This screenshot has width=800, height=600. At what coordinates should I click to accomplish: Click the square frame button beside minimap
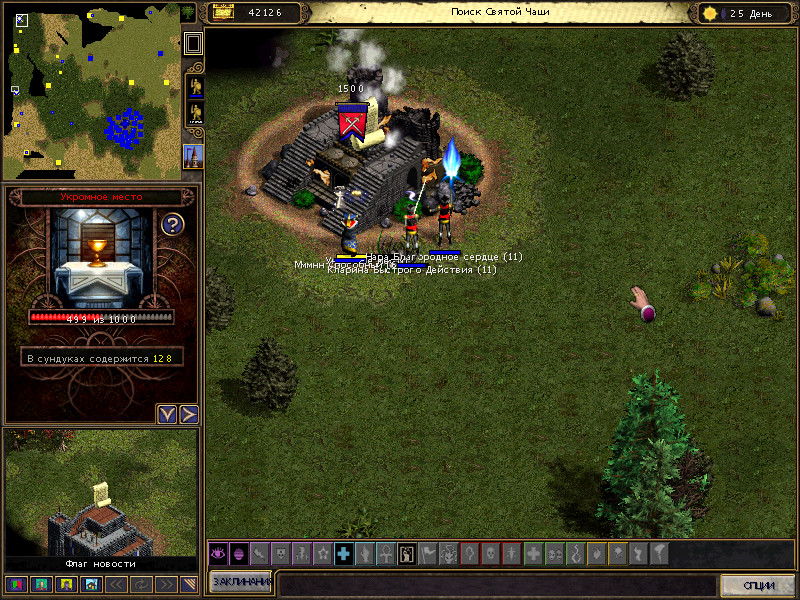pos(193,44)
